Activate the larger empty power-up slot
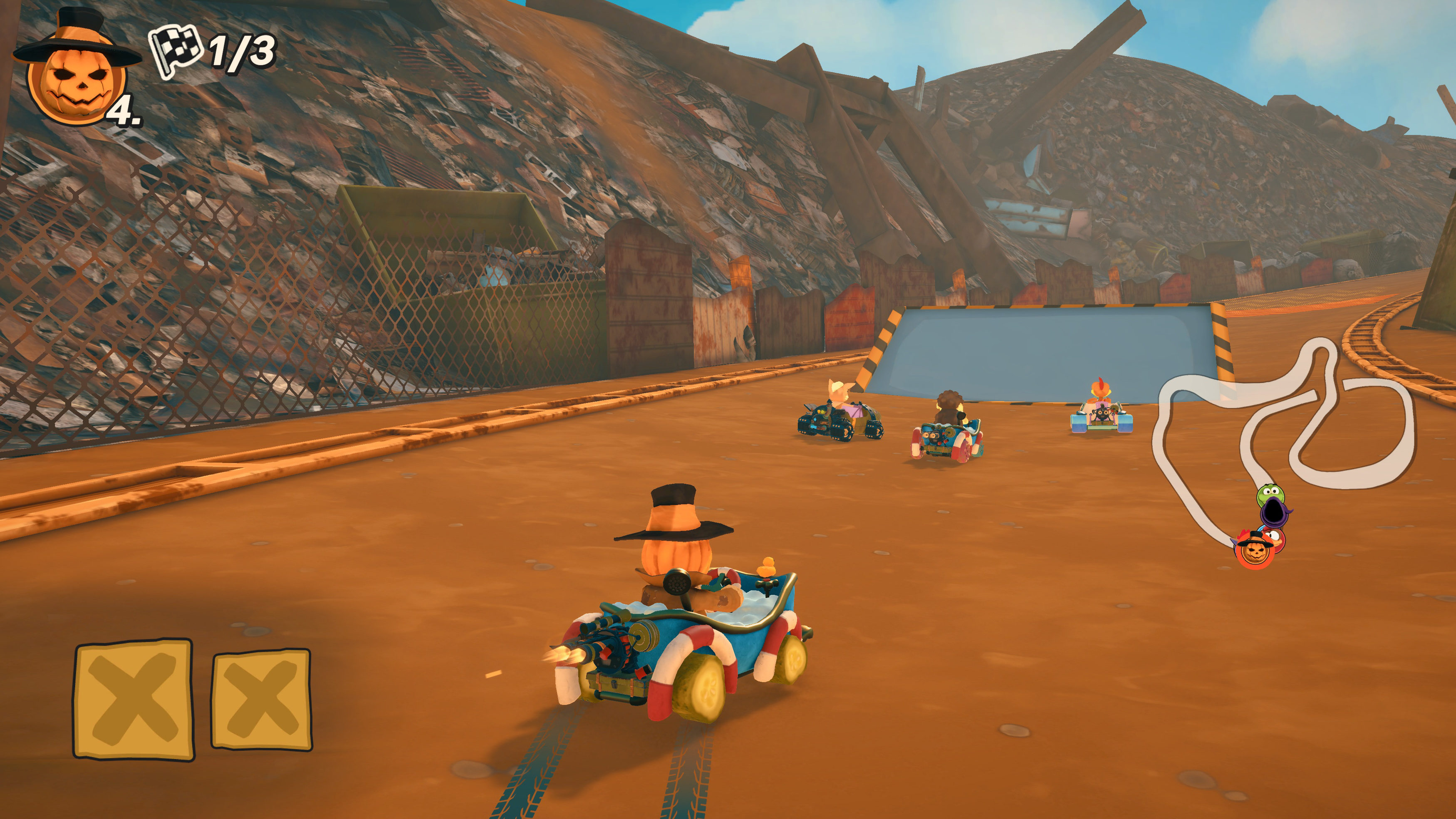The height and width of the screenshot is (819, 1456). 134,699
